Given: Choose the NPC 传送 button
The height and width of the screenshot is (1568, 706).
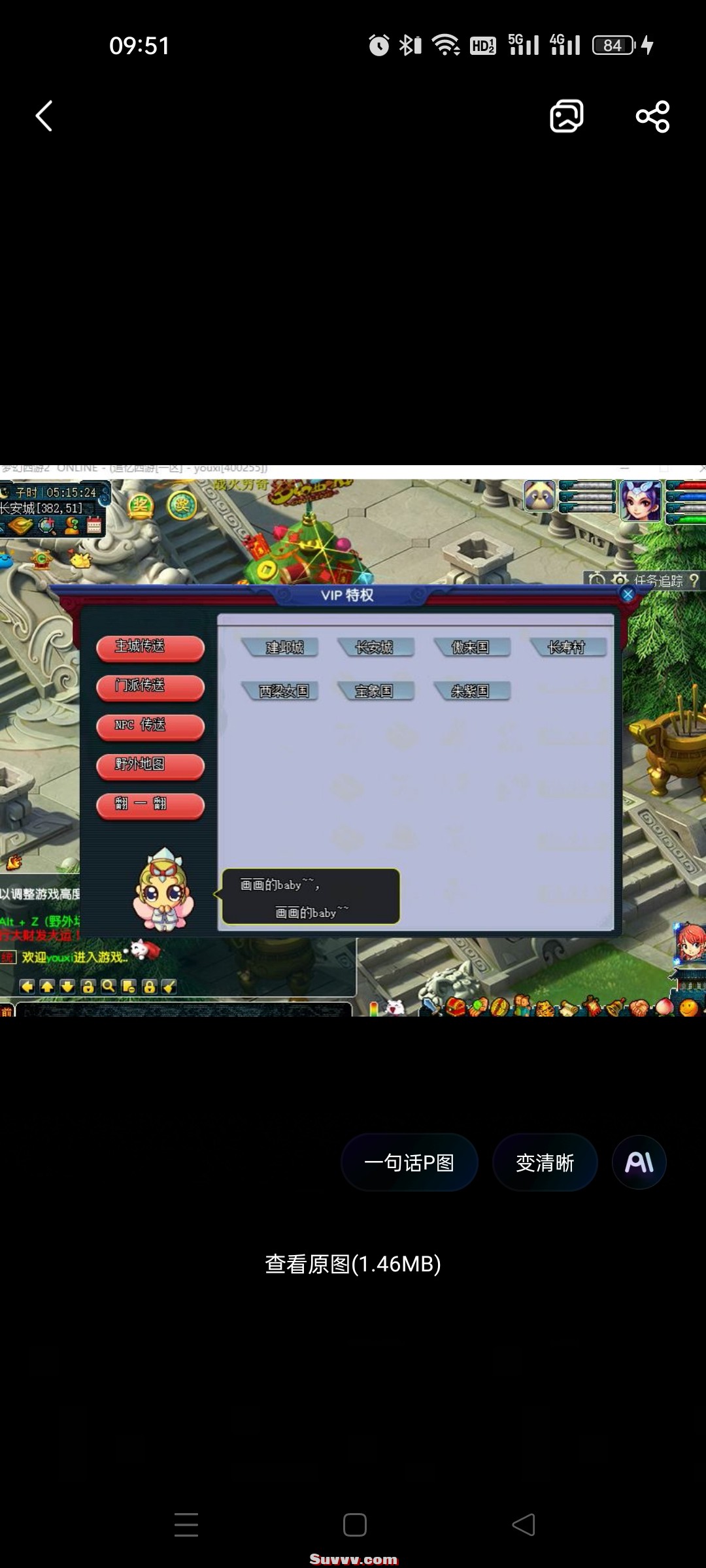Looking at the screenshot, I should [150, 726].
